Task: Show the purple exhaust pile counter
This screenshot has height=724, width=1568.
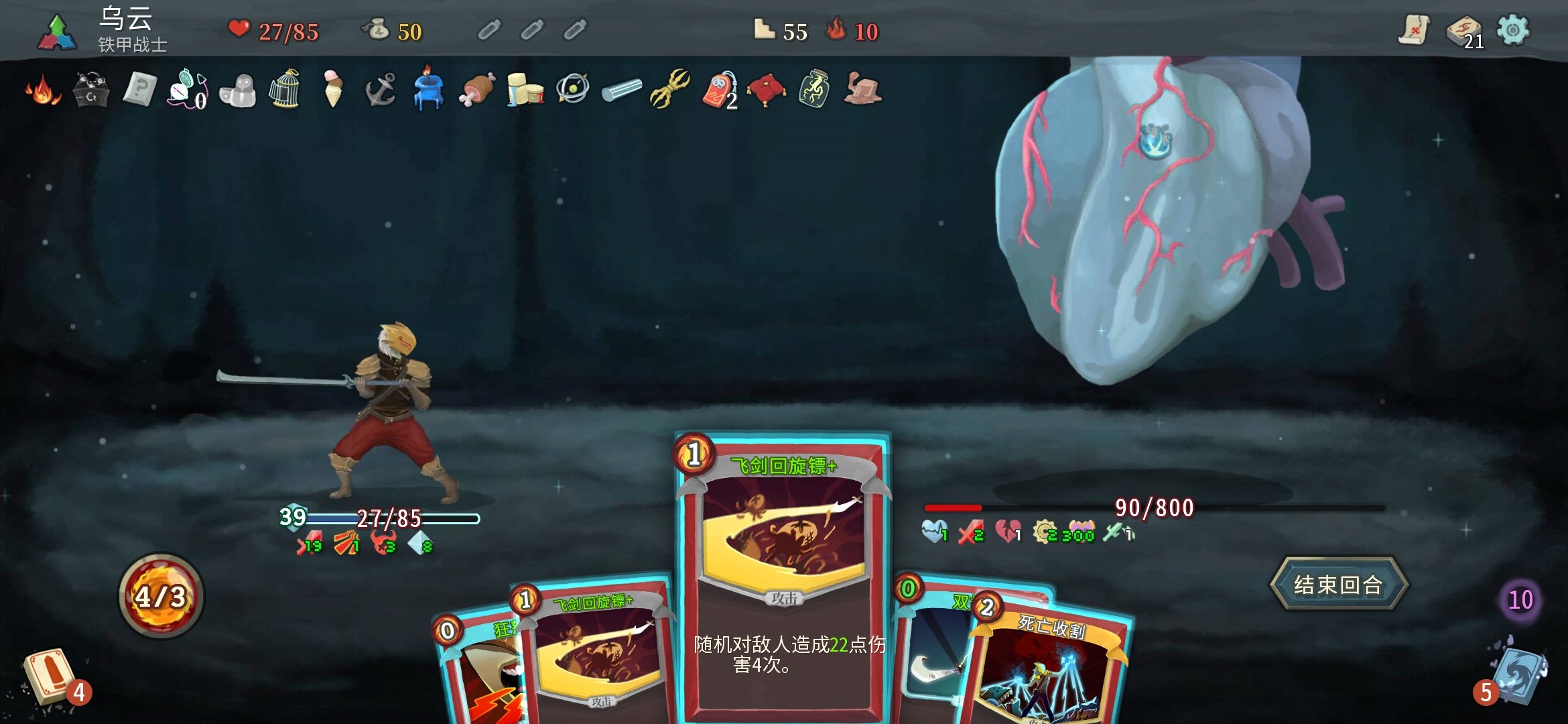Action: pyautogui.click(x=1520, y=599)
